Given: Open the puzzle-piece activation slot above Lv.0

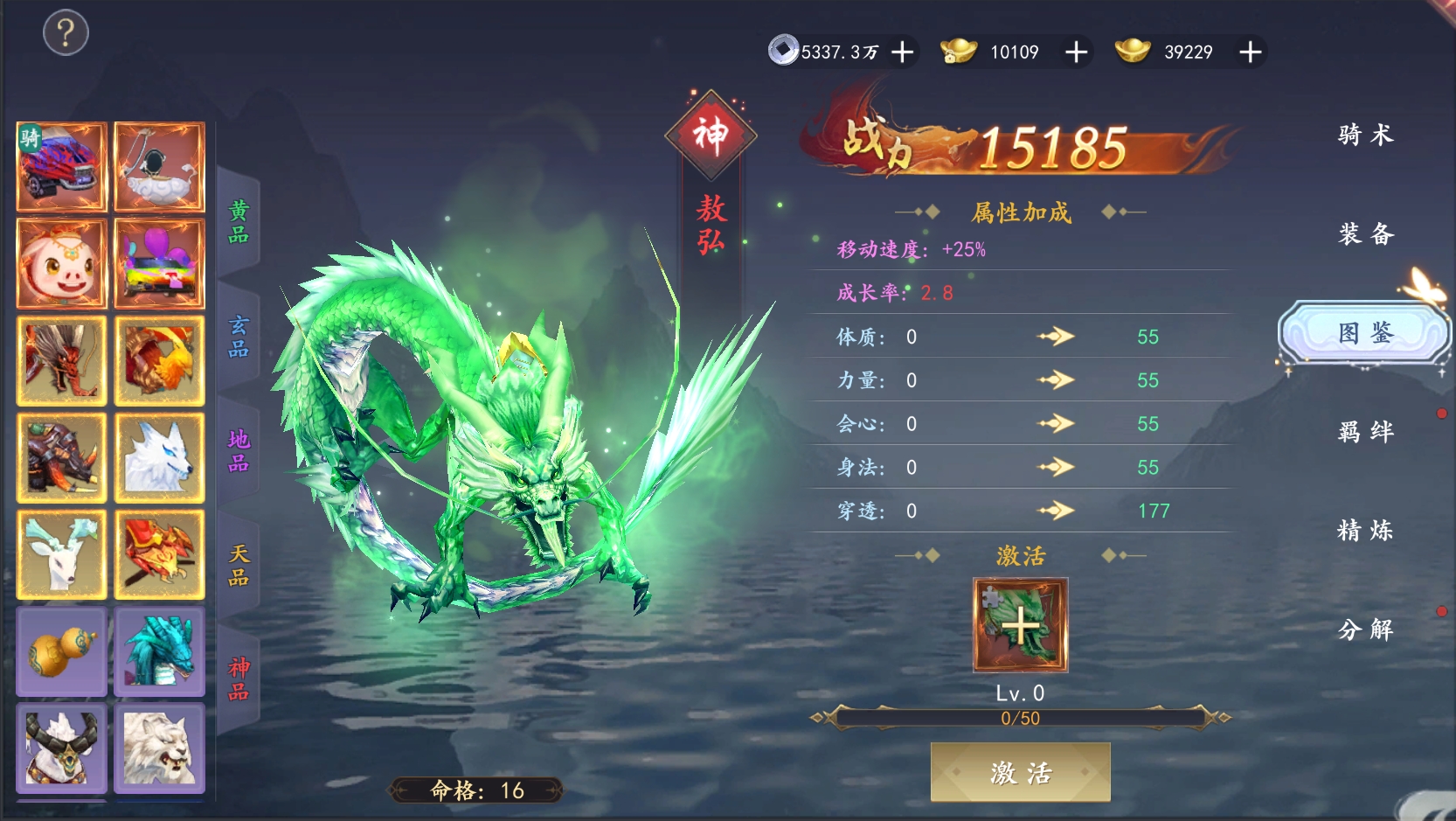Looking at the screenshot, I should (x=1019, y=623).
